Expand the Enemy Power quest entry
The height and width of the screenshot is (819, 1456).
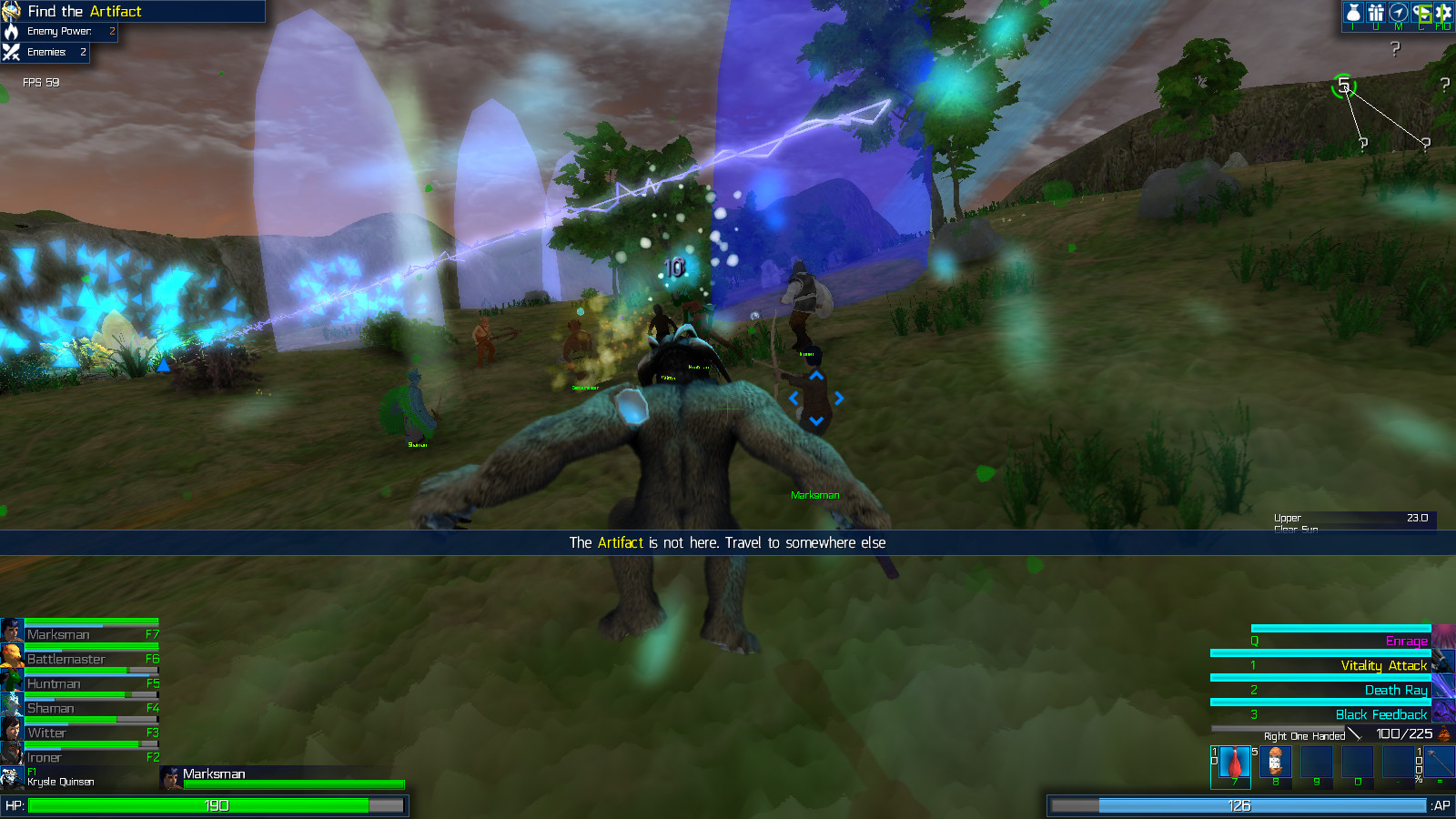click(x=59, y=31)
